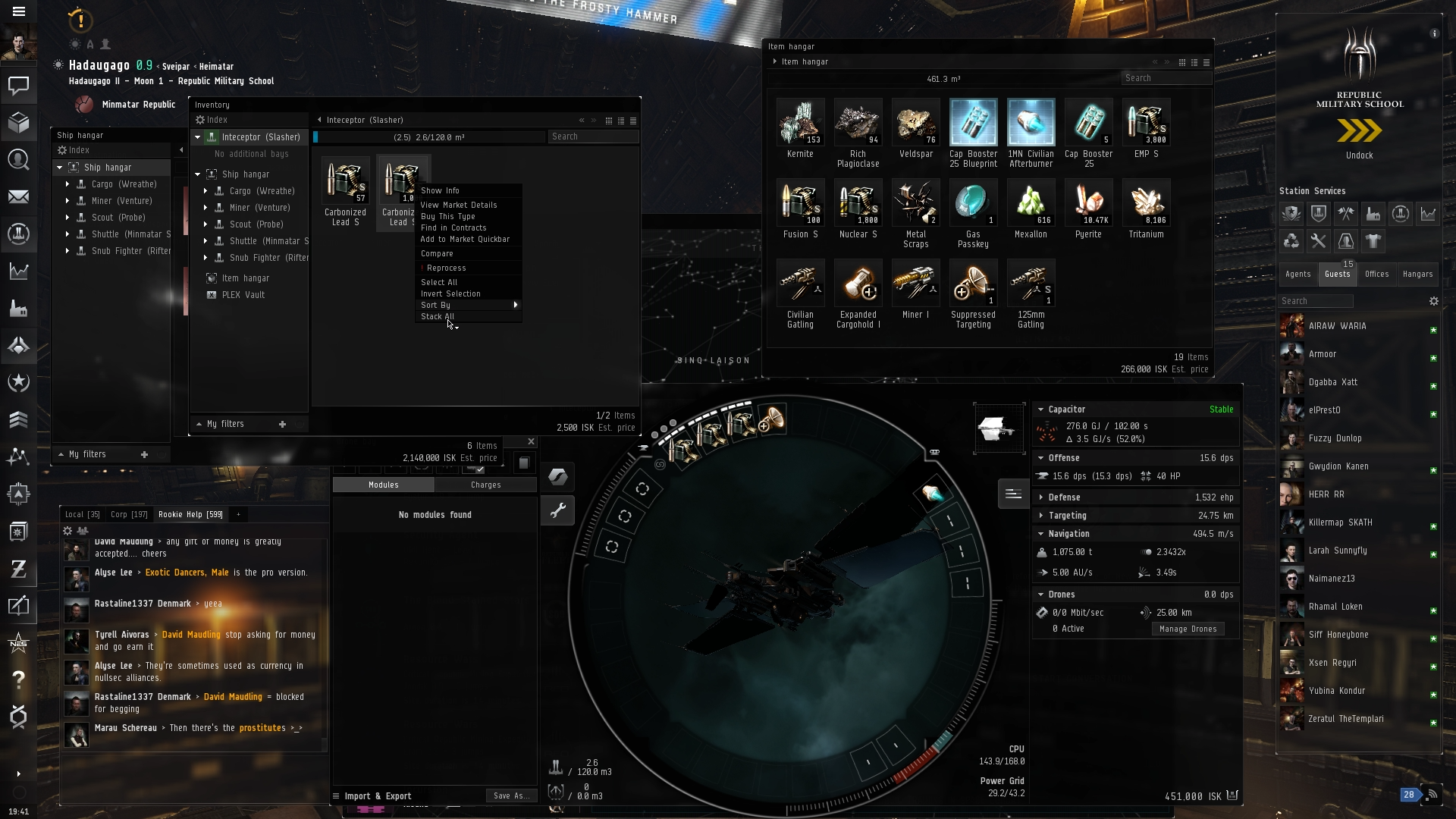Focus the Item hangar search field
Screen dimensions: 1456x819
(1165, 78)
